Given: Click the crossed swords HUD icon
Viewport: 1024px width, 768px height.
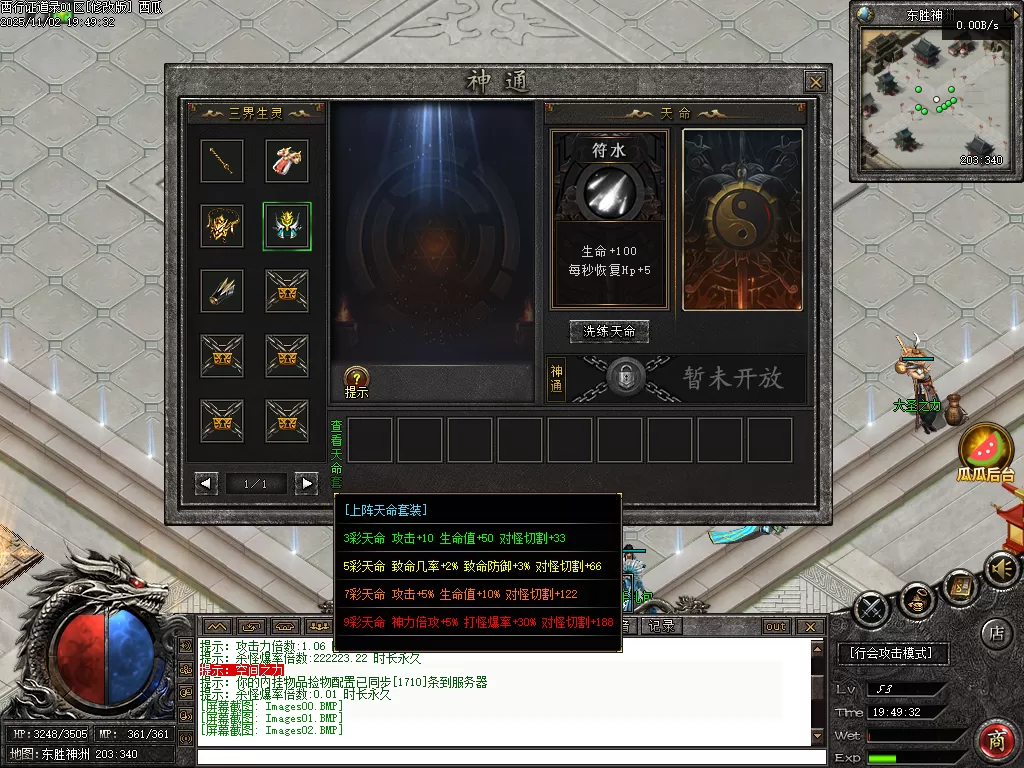Looking at the screenshot, I should [872, 607].
